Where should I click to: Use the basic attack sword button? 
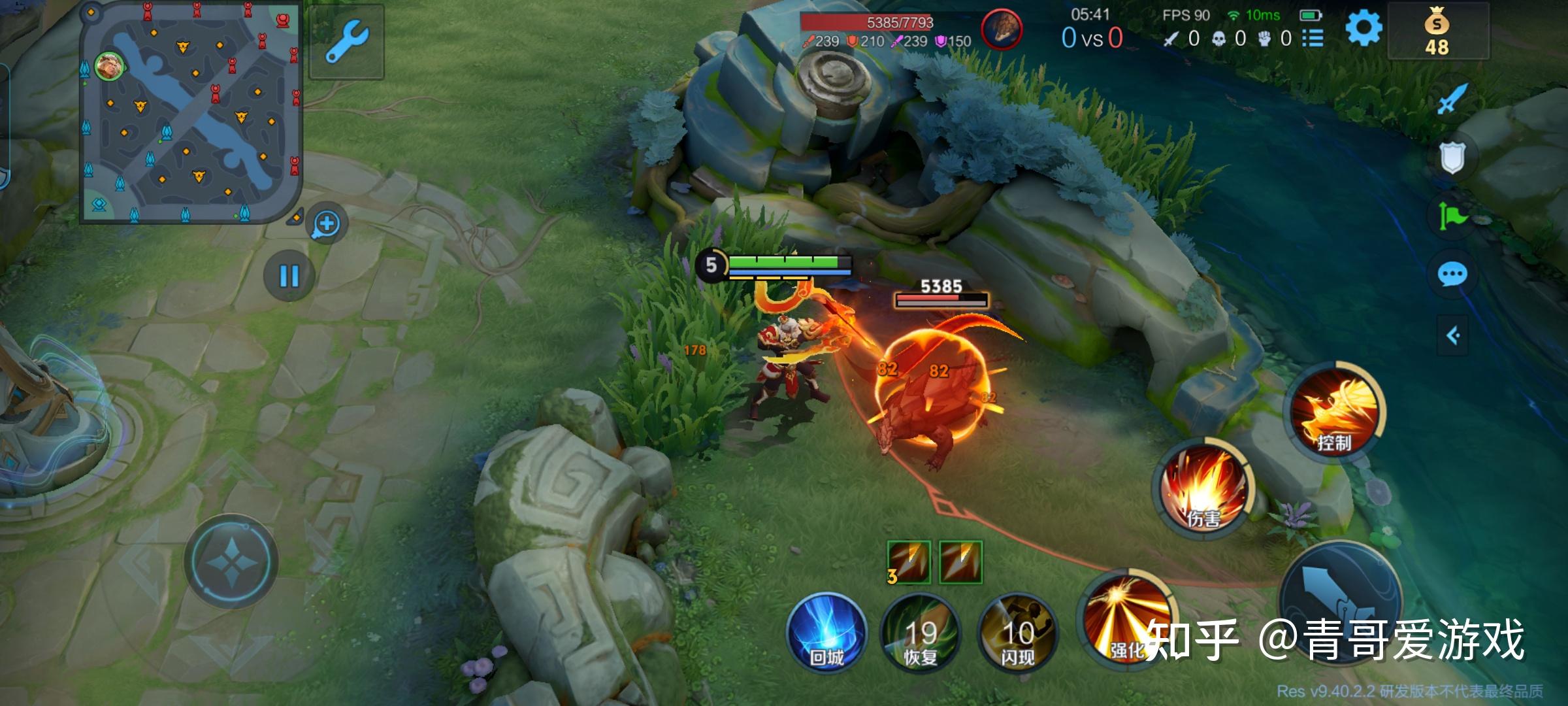point(1339,601)
